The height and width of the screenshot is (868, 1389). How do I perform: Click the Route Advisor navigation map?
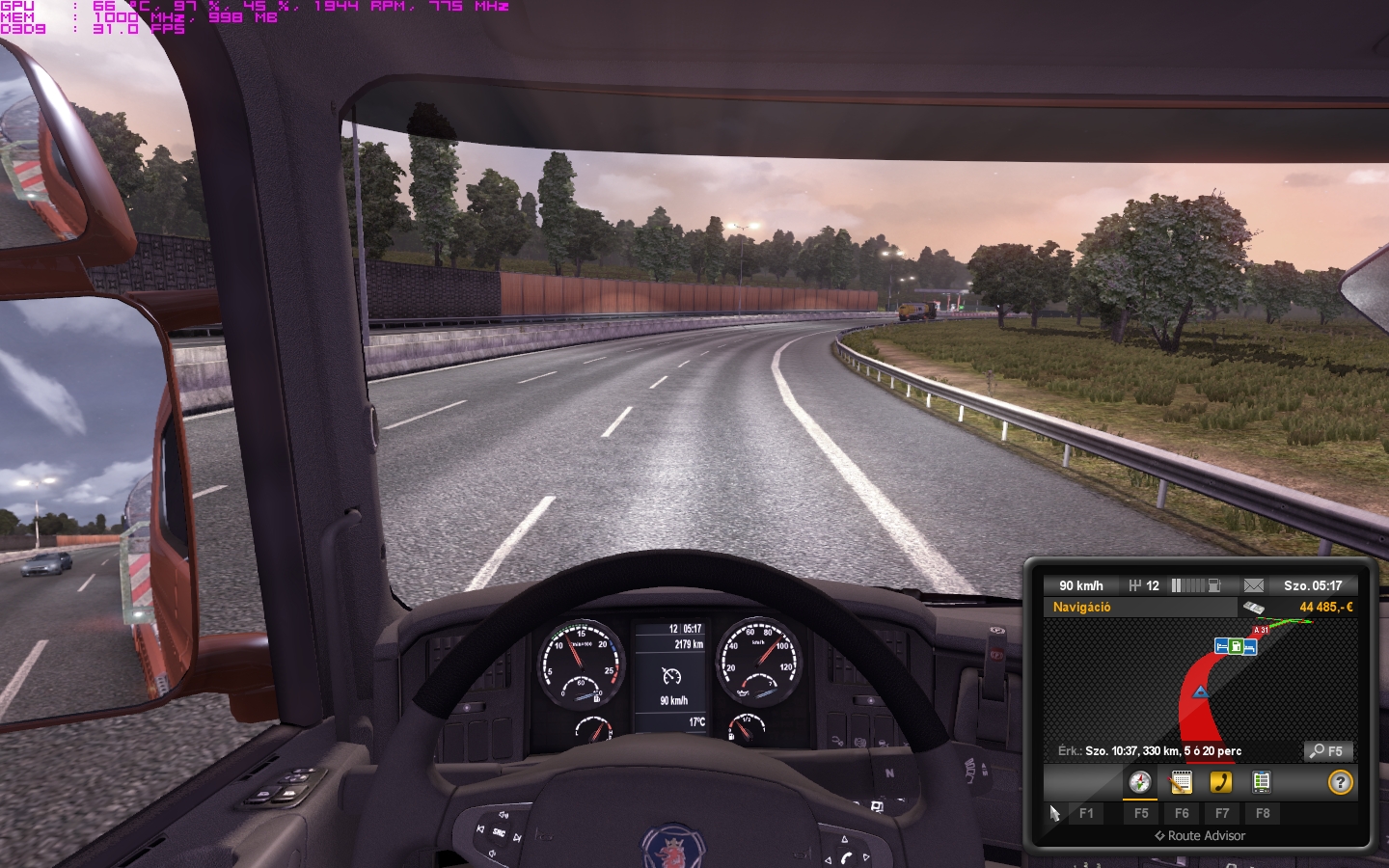[1200, 680]
